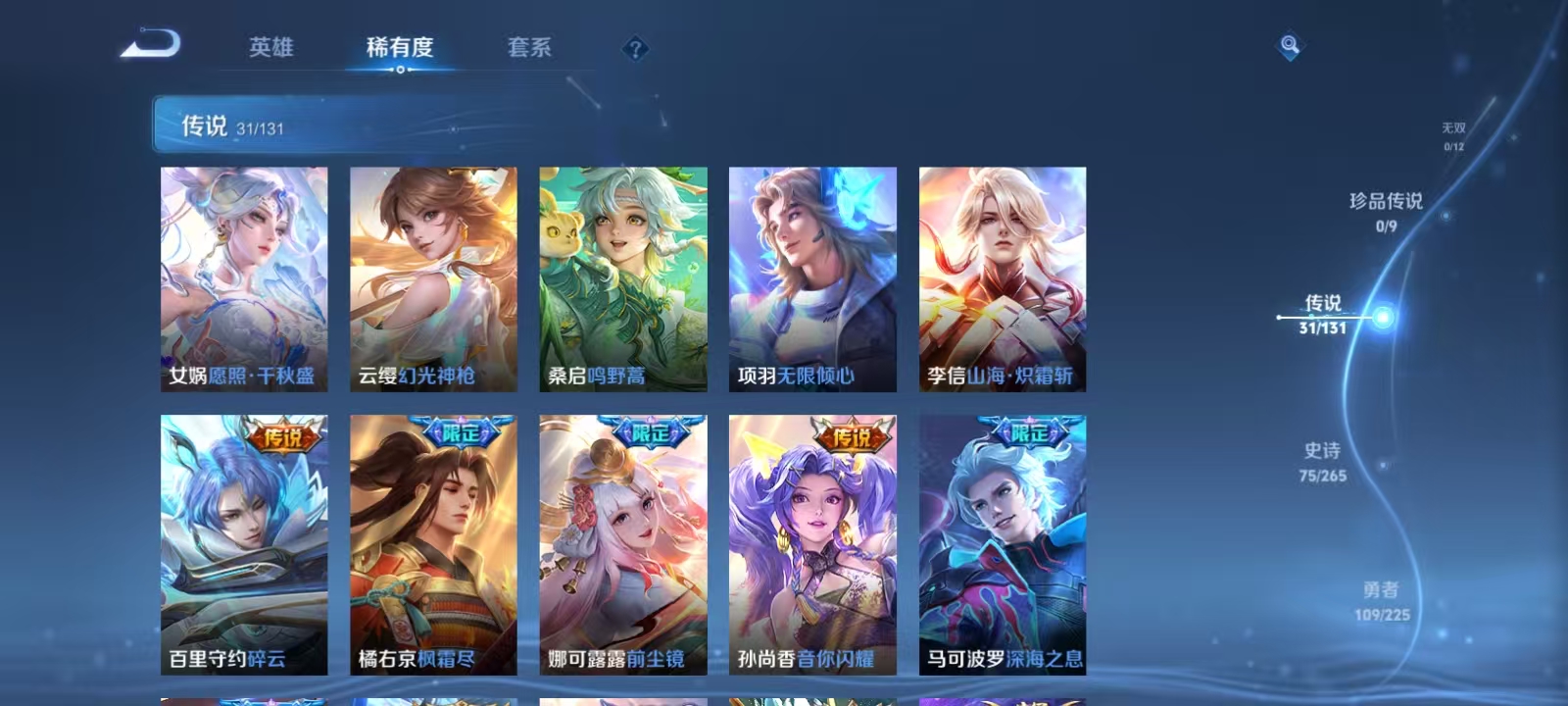Screen dimensions: 1568x706
Task: Click the 限定 badge on 娜可露露's skin card
Action: [652, 431]
